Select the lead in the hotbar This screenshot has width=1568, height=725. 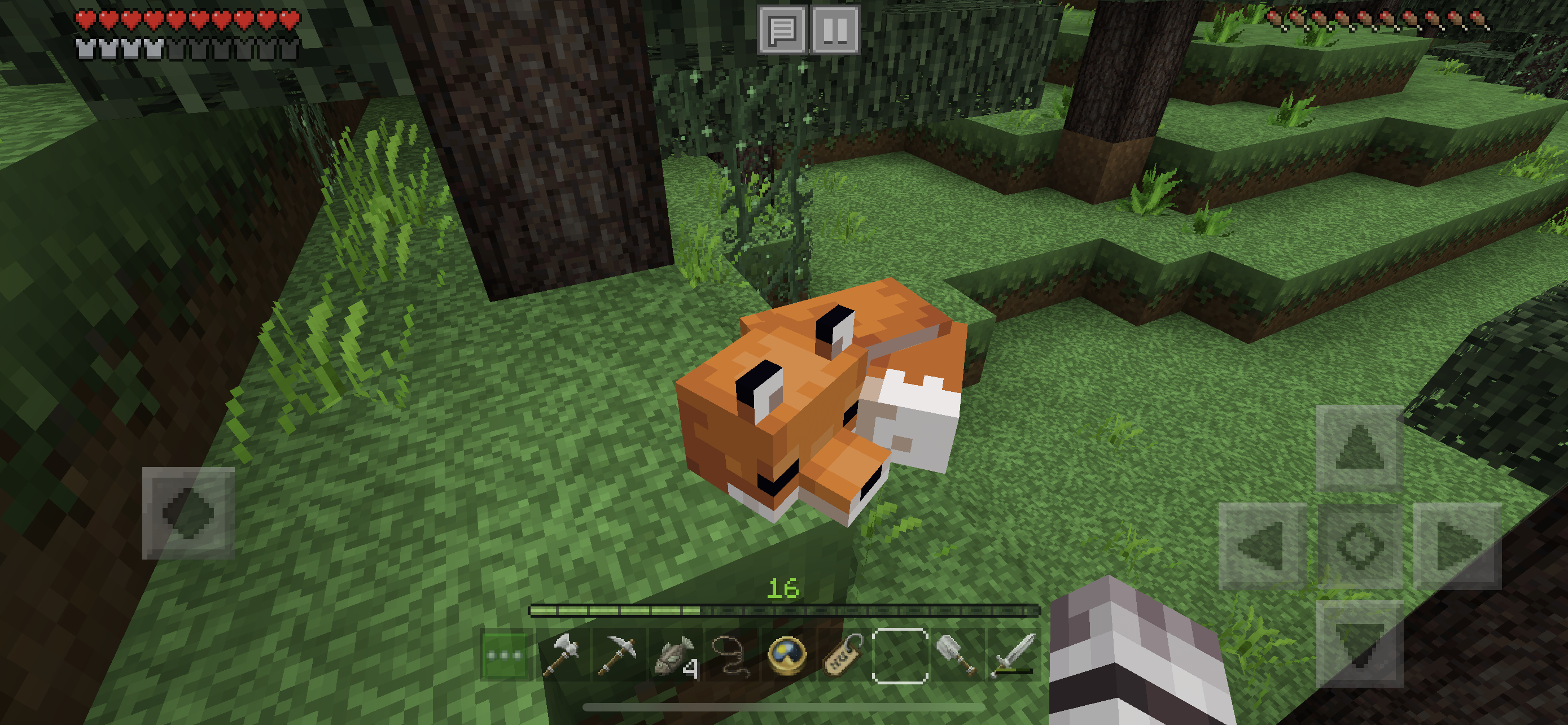pyautogui.click(x=730, y=656)
